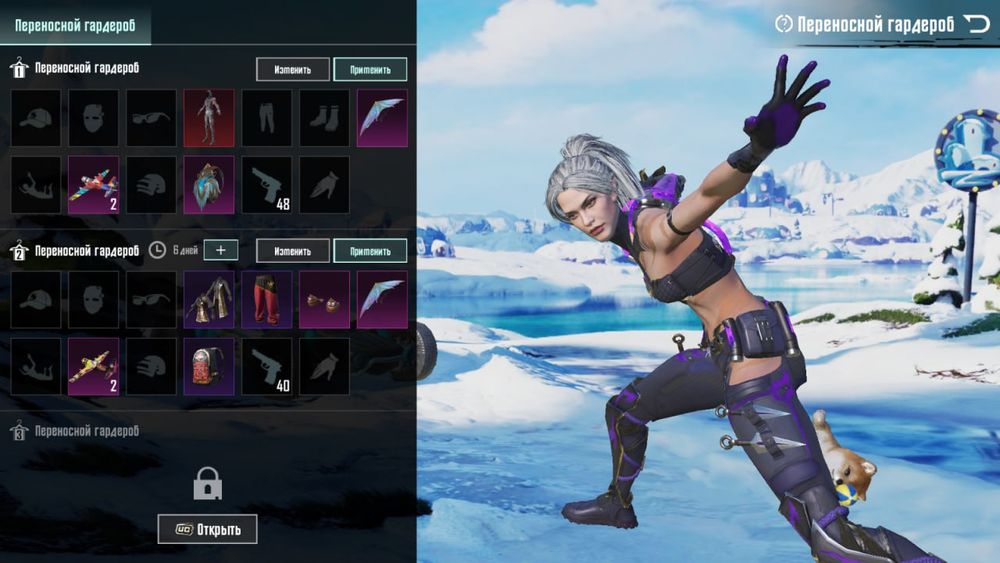Select the red-background full outfit slot
1000x563 pixels.
tap(208, 118)
